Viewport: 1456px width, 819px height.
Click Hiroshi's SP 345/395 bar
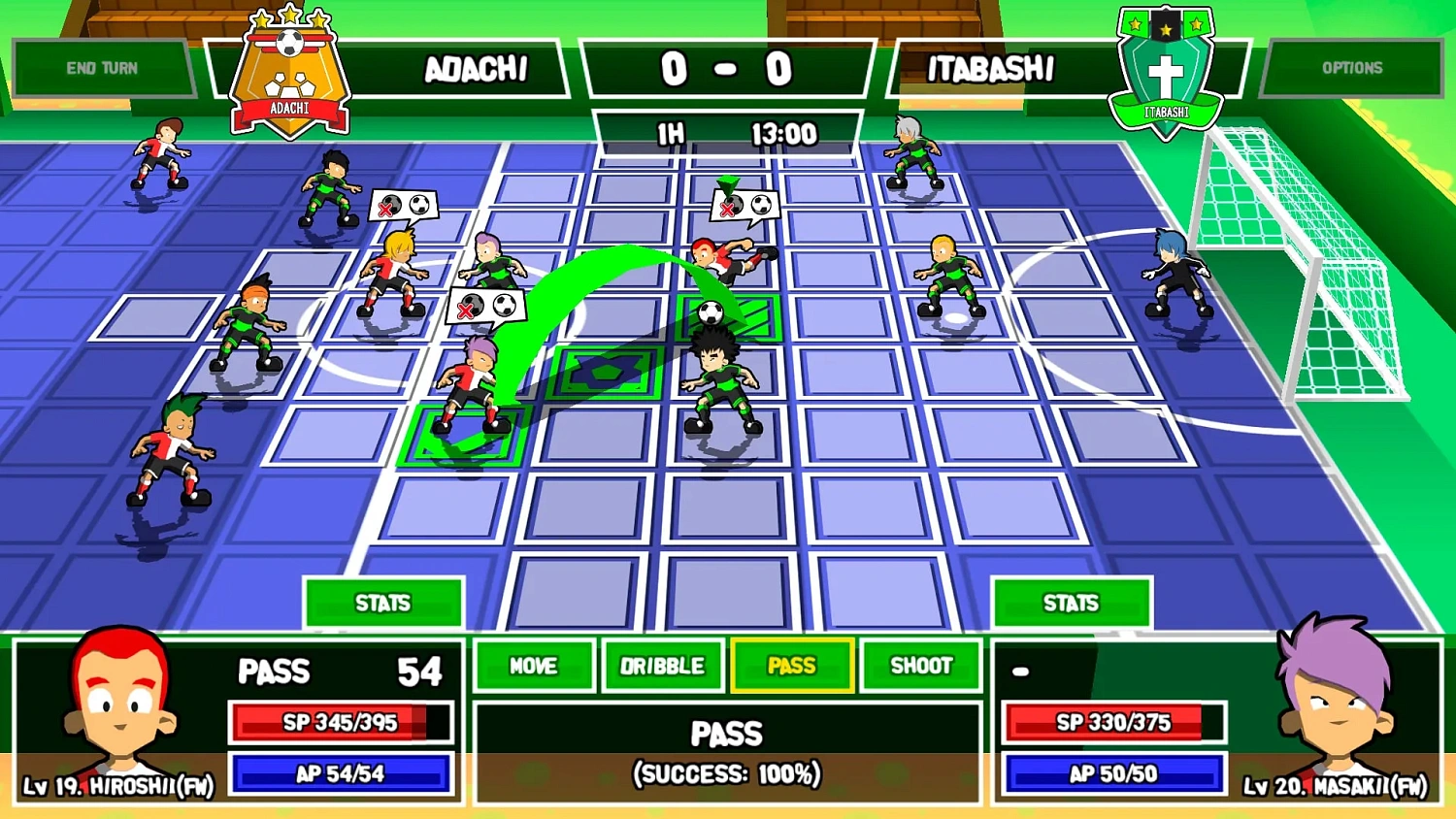341,721
